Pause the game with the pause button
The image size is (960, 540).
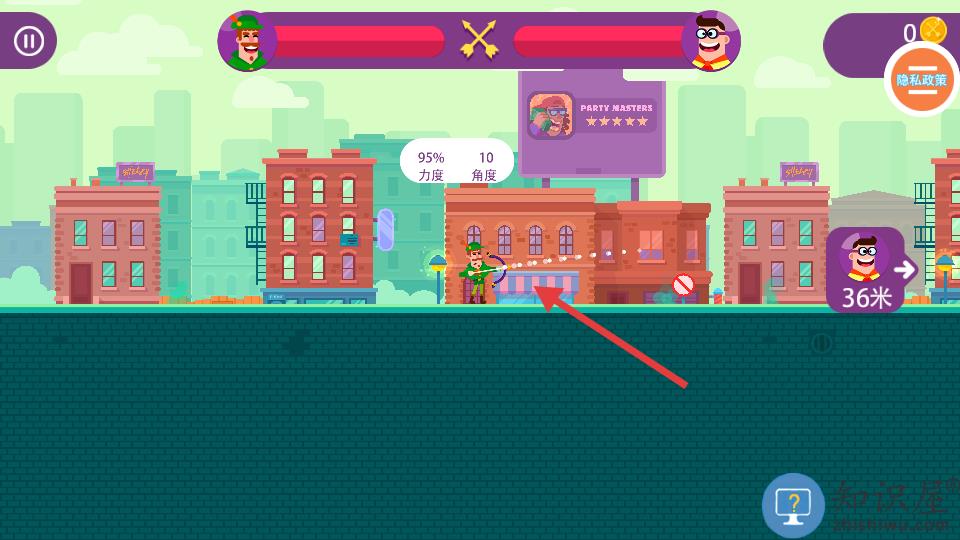(x=28, y=41)
